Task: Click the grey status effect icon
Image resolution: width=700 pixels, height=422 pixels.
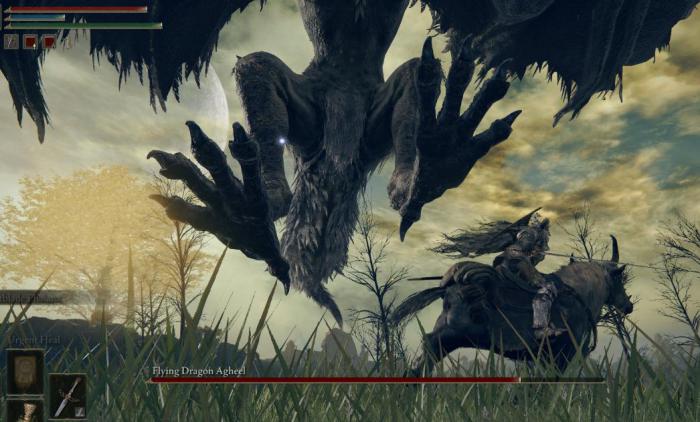Action: (11, 42)
